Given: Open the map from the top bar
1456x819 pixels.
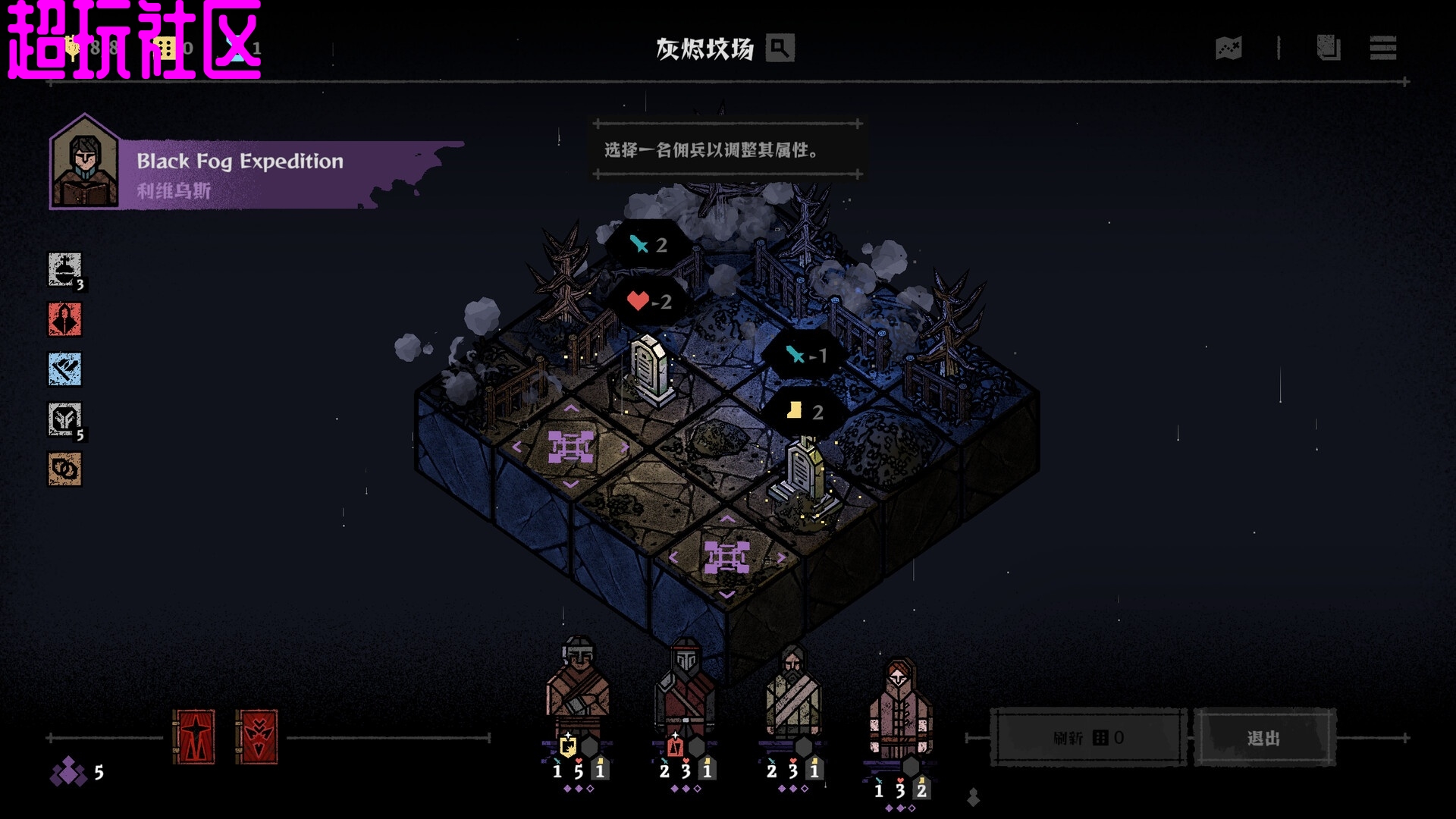Looking at the screenshot, I should tap(1228, 49).
